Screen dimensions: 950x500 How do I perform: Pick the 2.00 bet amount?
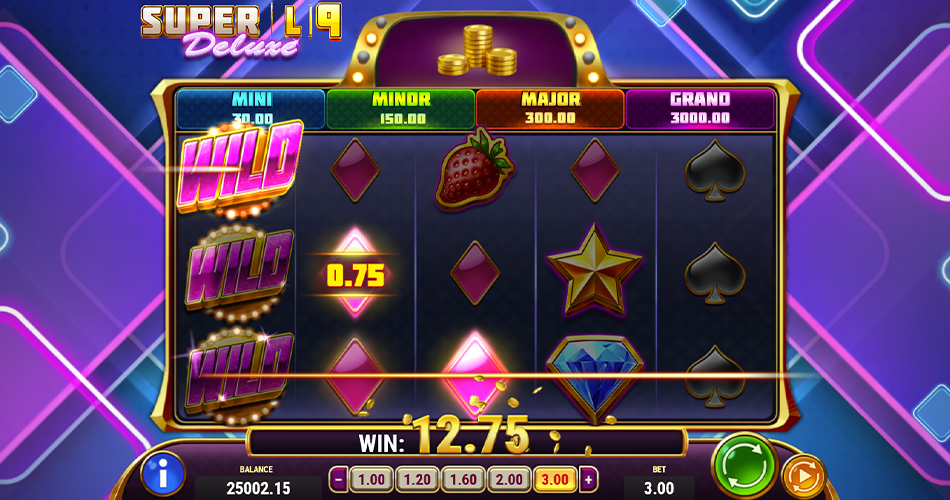508,479
